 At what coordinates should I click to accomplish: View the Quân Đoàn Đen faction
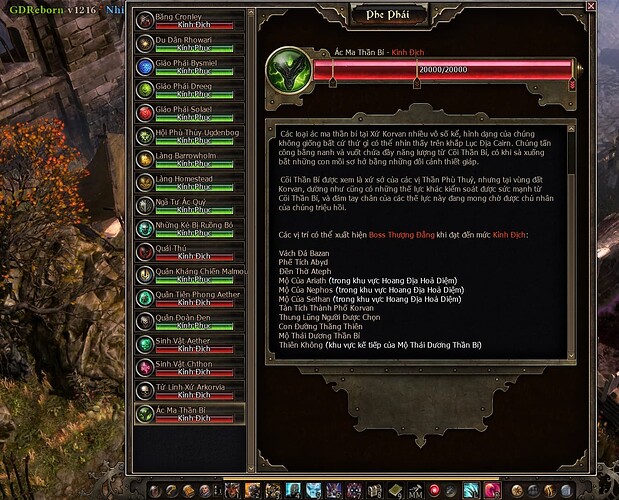pos(188,321)
